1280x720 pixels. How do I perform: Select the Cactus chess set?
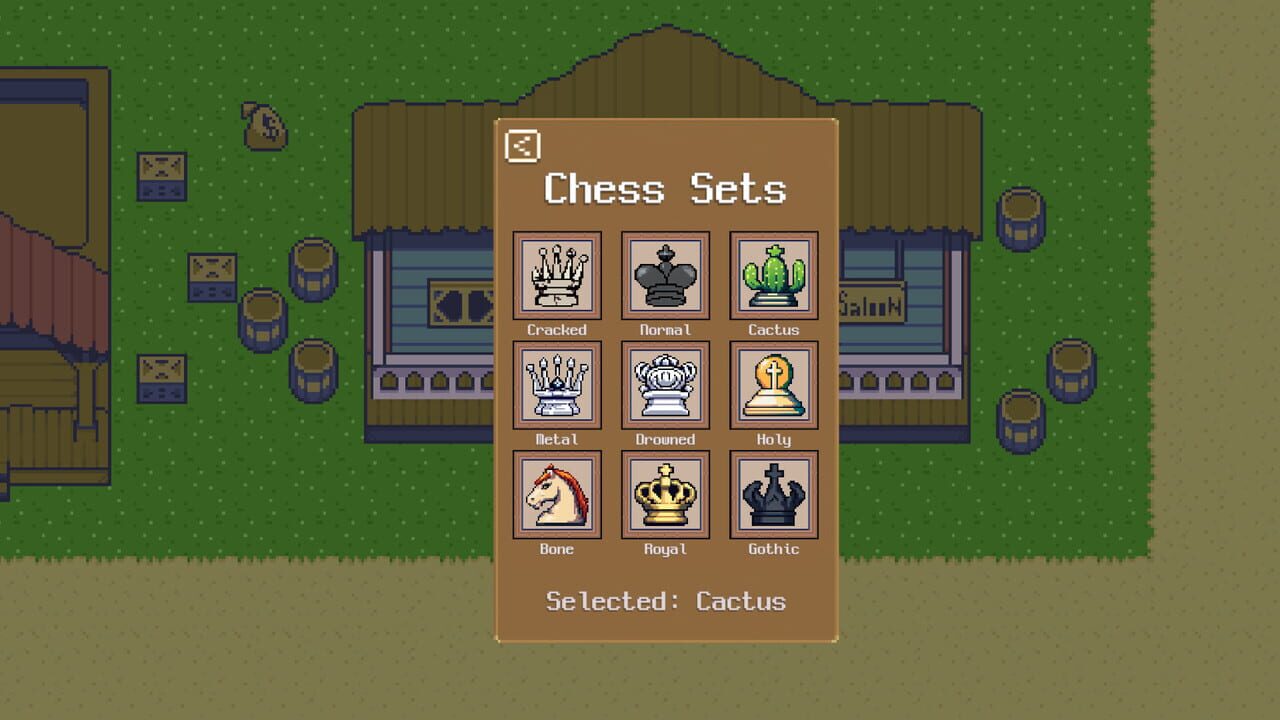(x=773, y=276)
